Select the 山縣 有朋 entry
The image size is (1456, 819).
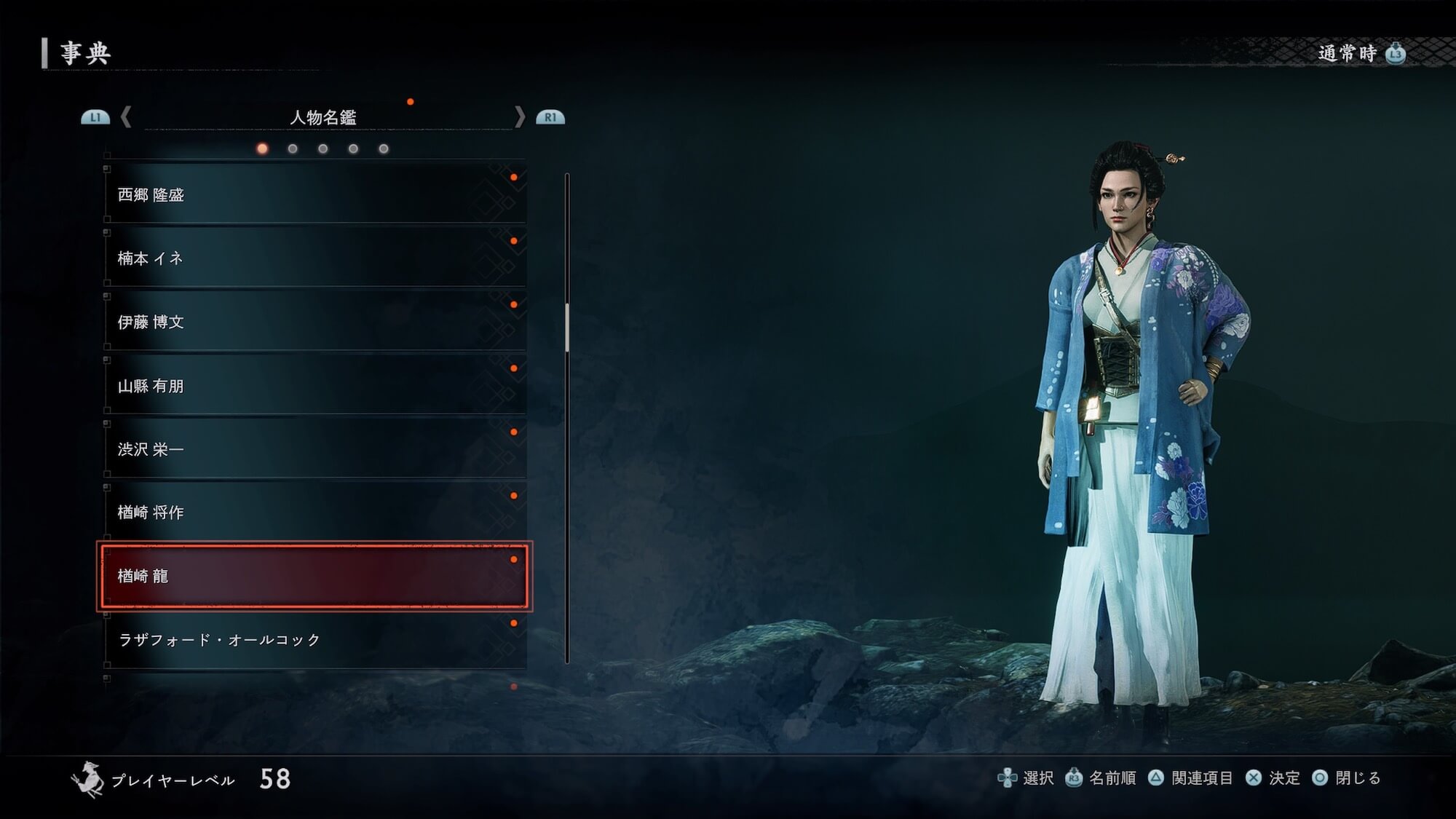314,386
